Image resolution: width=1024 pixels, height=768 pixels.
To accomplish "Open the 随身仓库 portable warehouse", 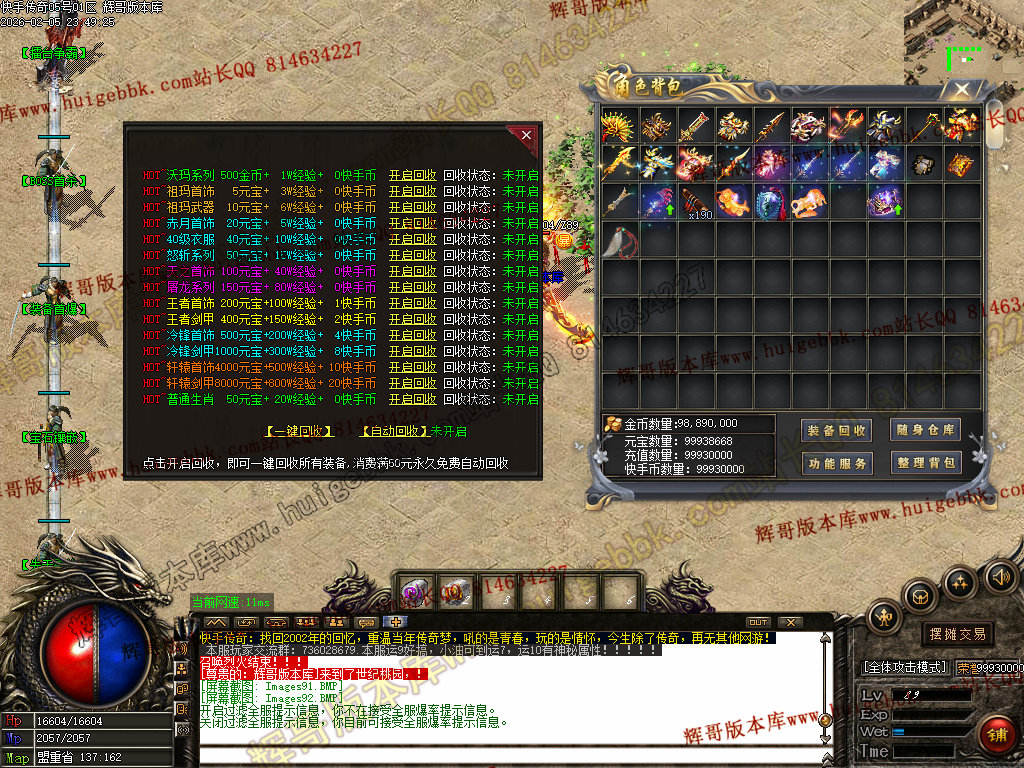I will coord(926,430).
